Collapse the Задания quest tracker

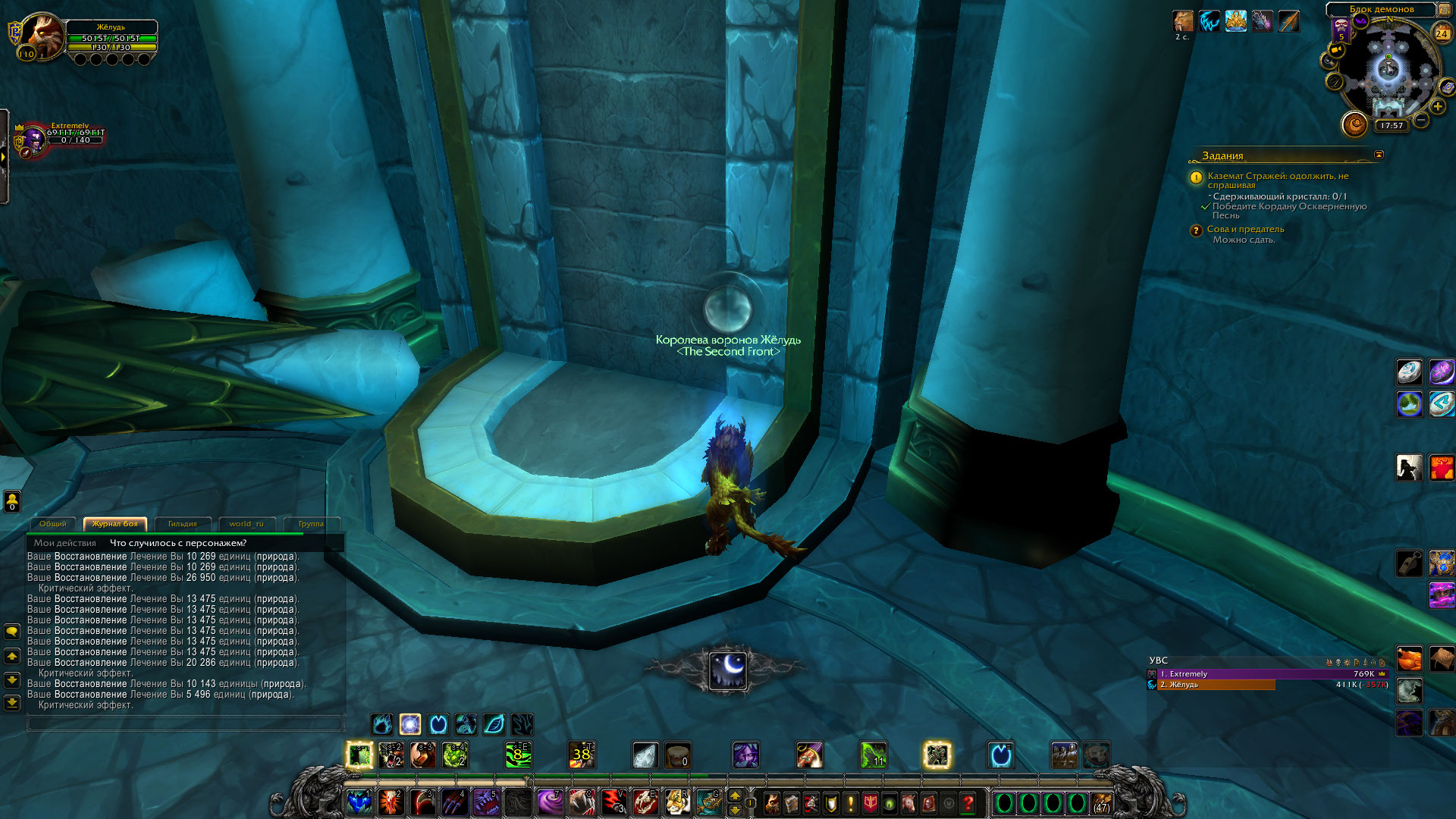point(1379,155)
